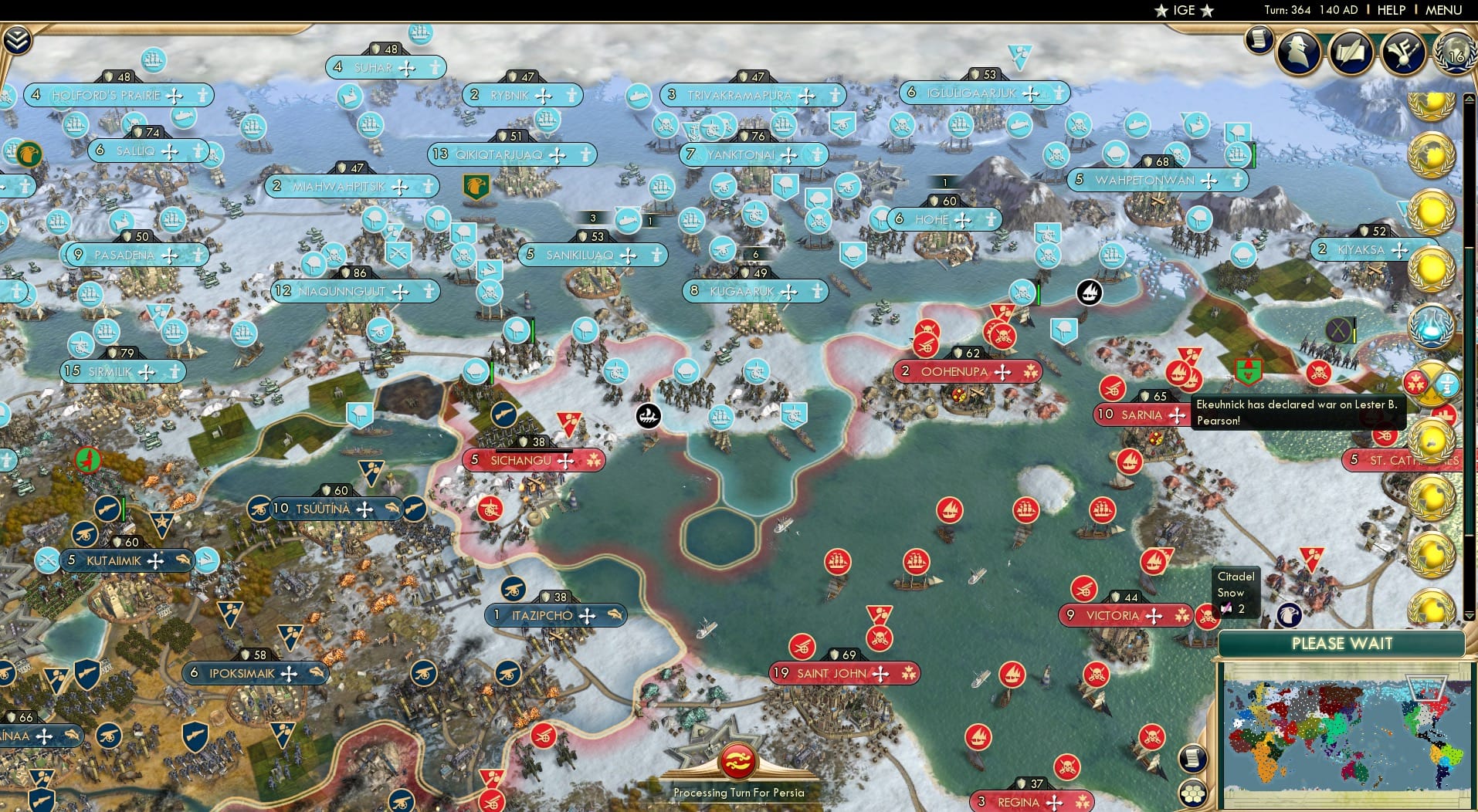Open HELP from the top bar
Screen dimensions: 1478x812
click(1392, 10)
